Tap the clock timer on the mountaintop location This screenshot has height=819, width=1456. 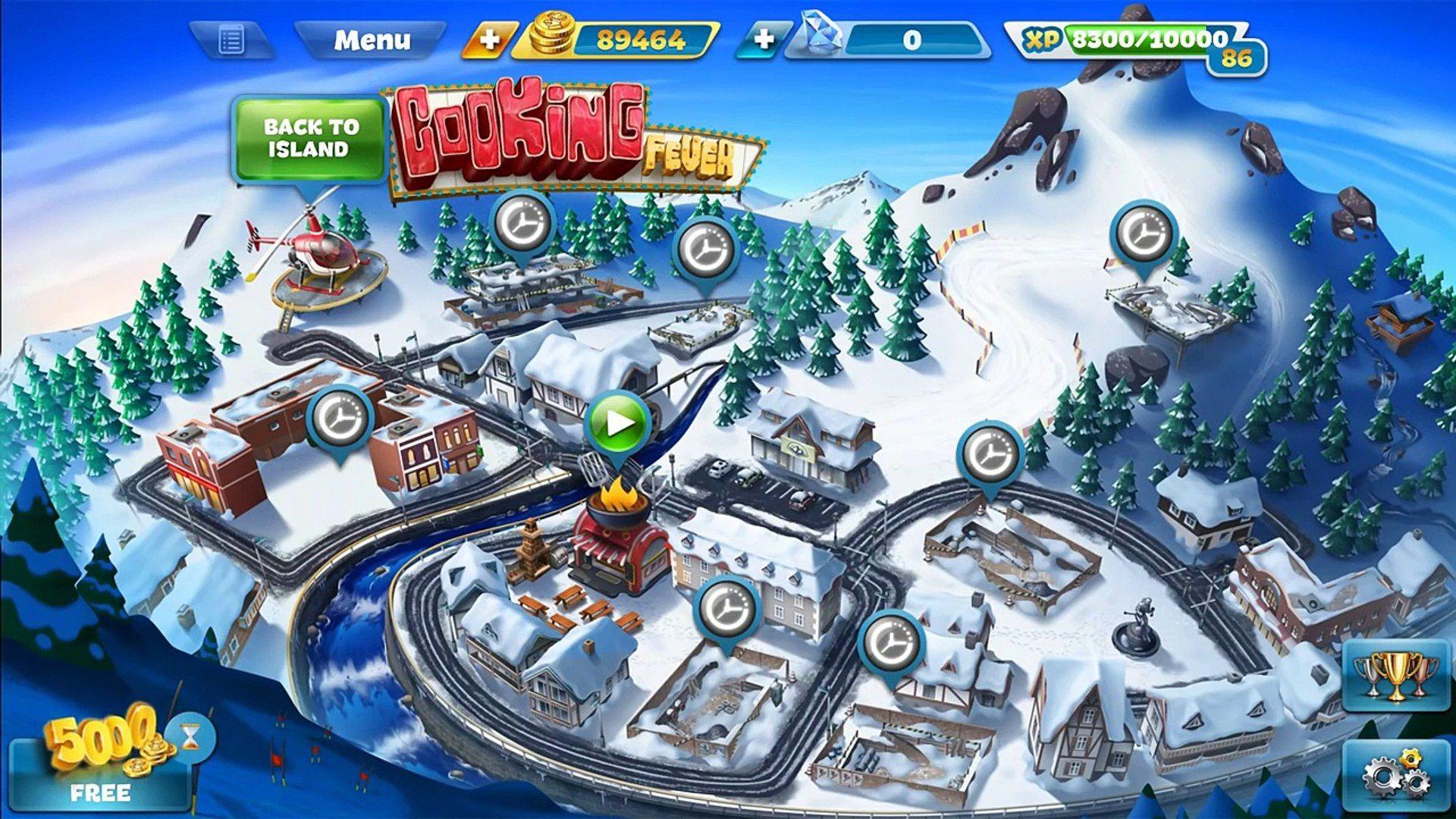(1141, 231)
